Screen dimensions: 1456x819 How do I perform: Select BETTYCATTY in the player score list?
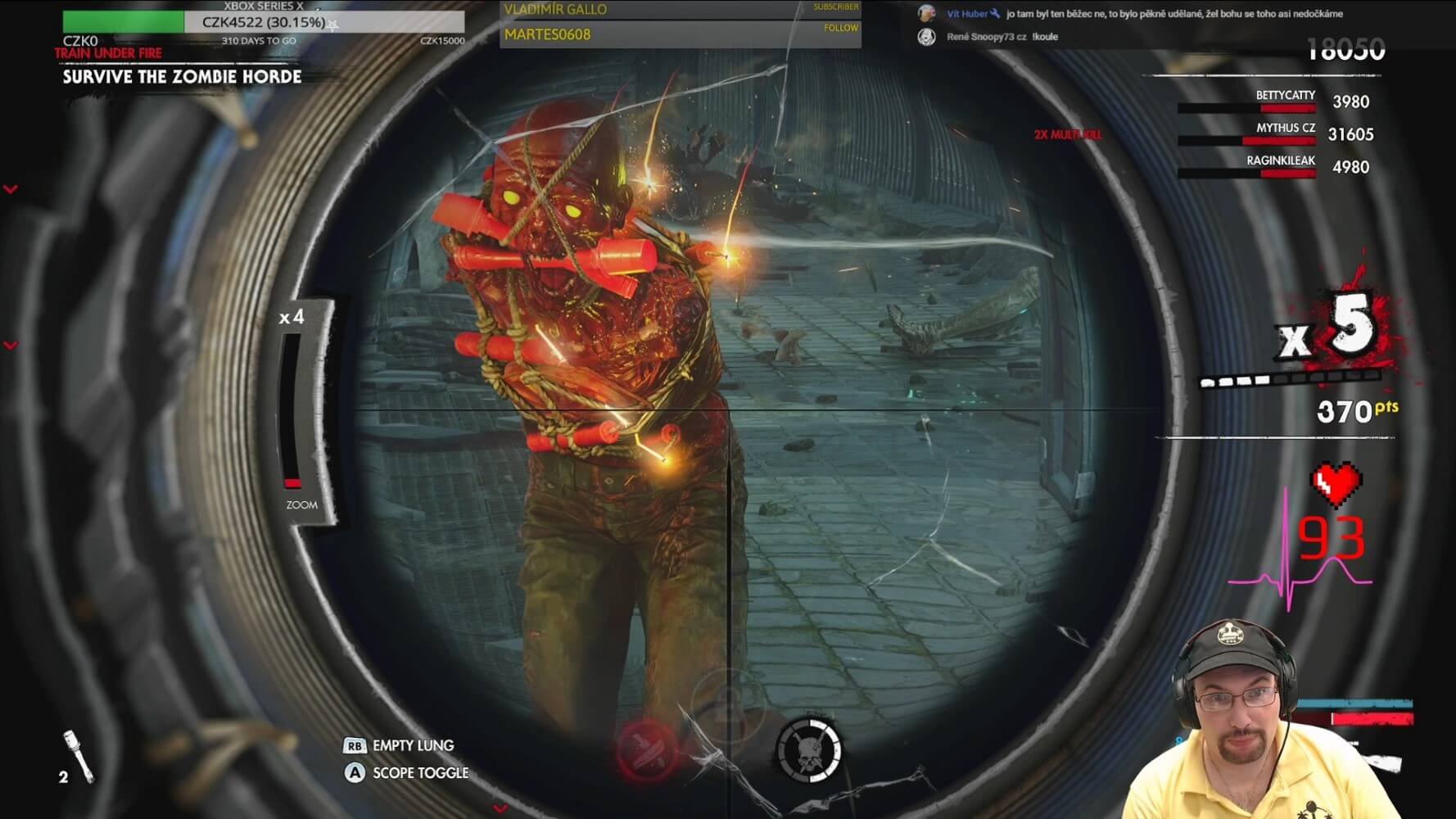(x=1285, y=96)
